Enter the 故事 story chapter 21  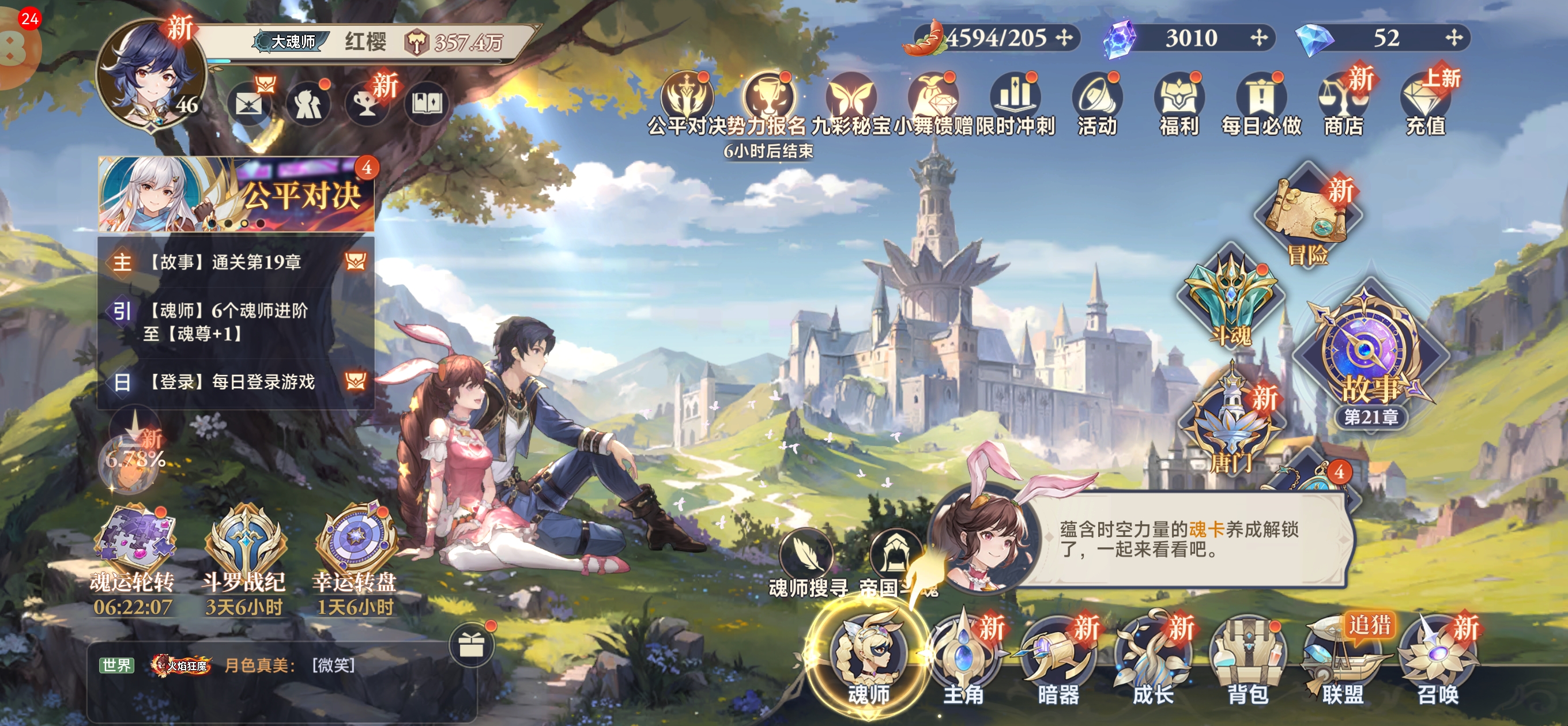click(x=1370, y=359)
